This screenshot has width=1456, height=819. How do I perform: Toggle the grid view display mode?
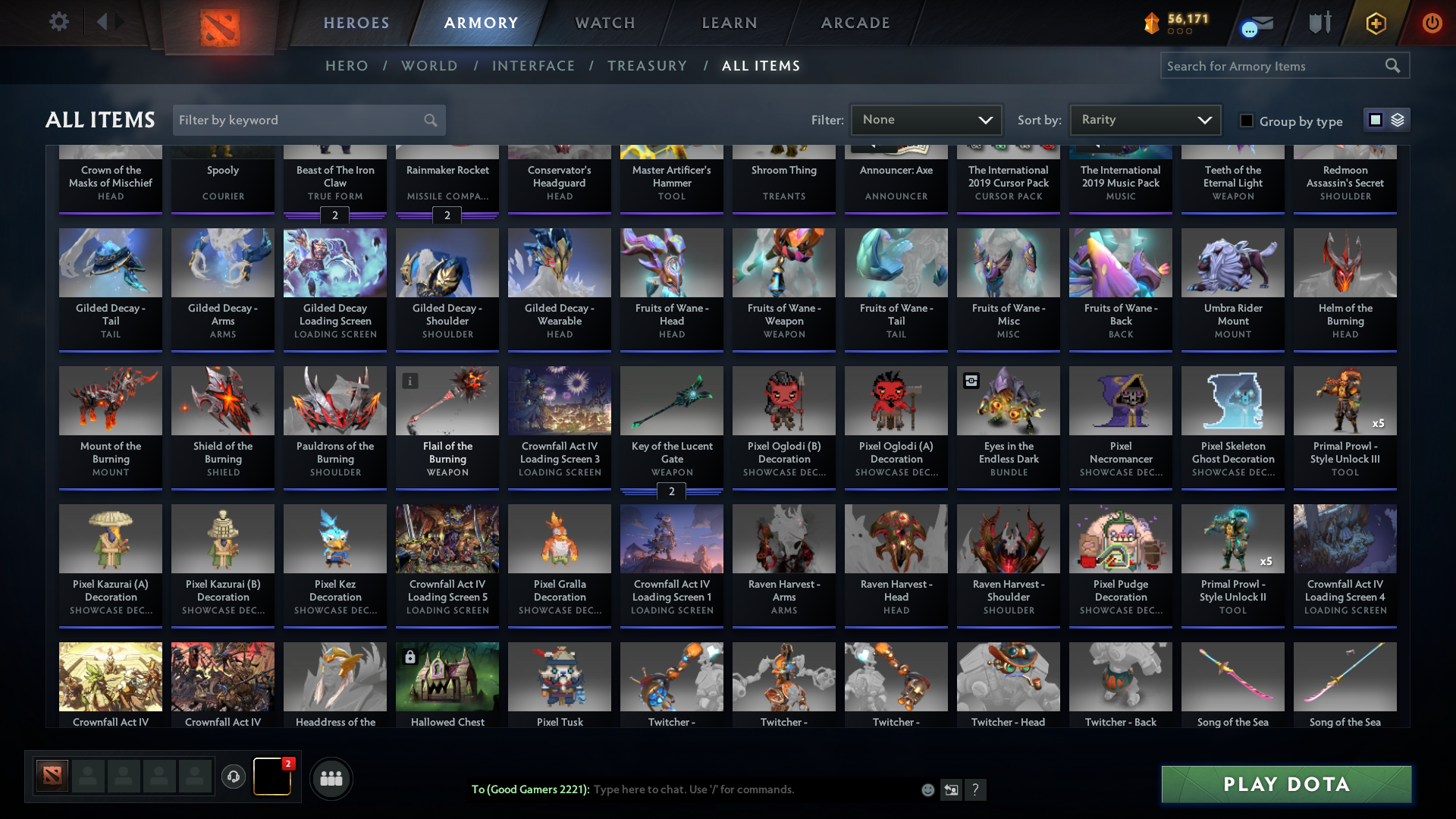pos(1375,120)
